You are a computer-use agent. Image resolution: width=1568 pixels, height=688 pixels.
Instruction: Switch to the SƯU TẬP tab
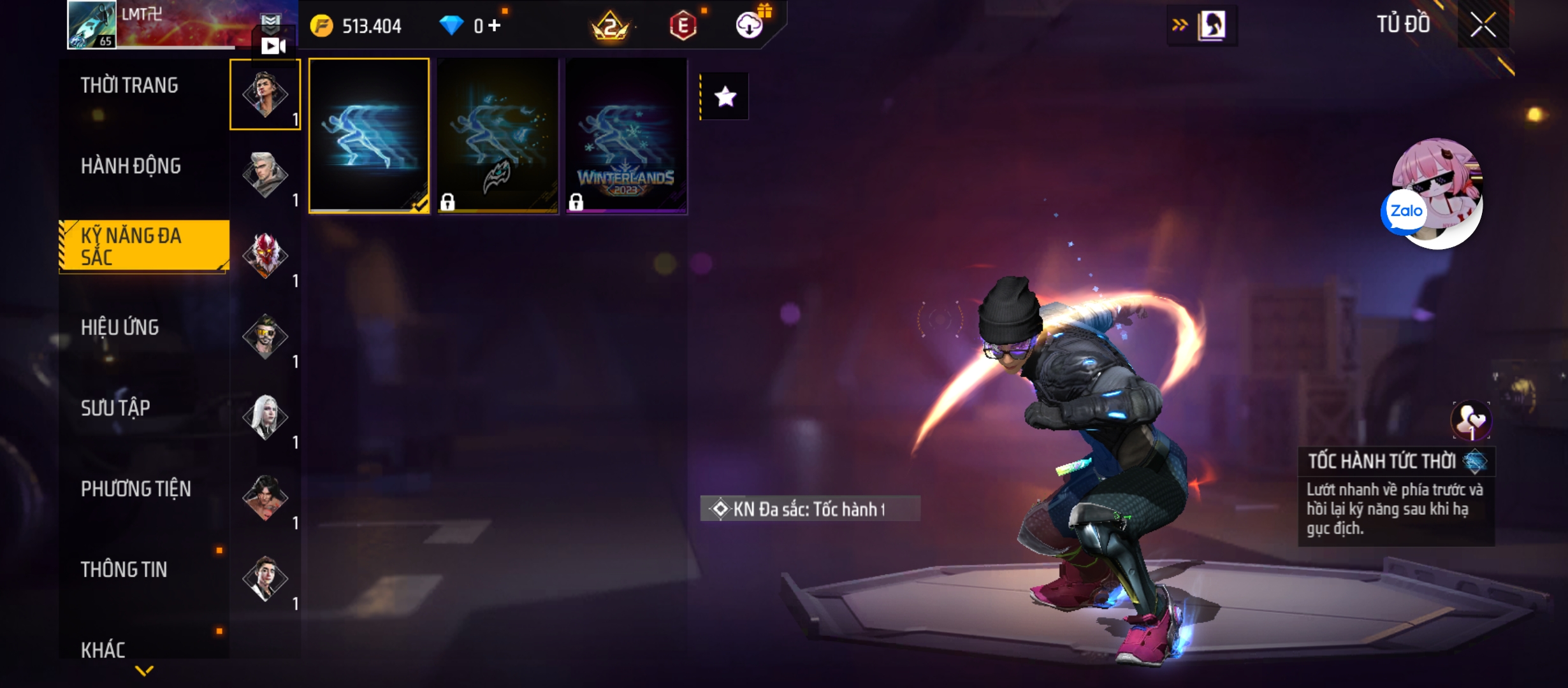tap(115, 408)
